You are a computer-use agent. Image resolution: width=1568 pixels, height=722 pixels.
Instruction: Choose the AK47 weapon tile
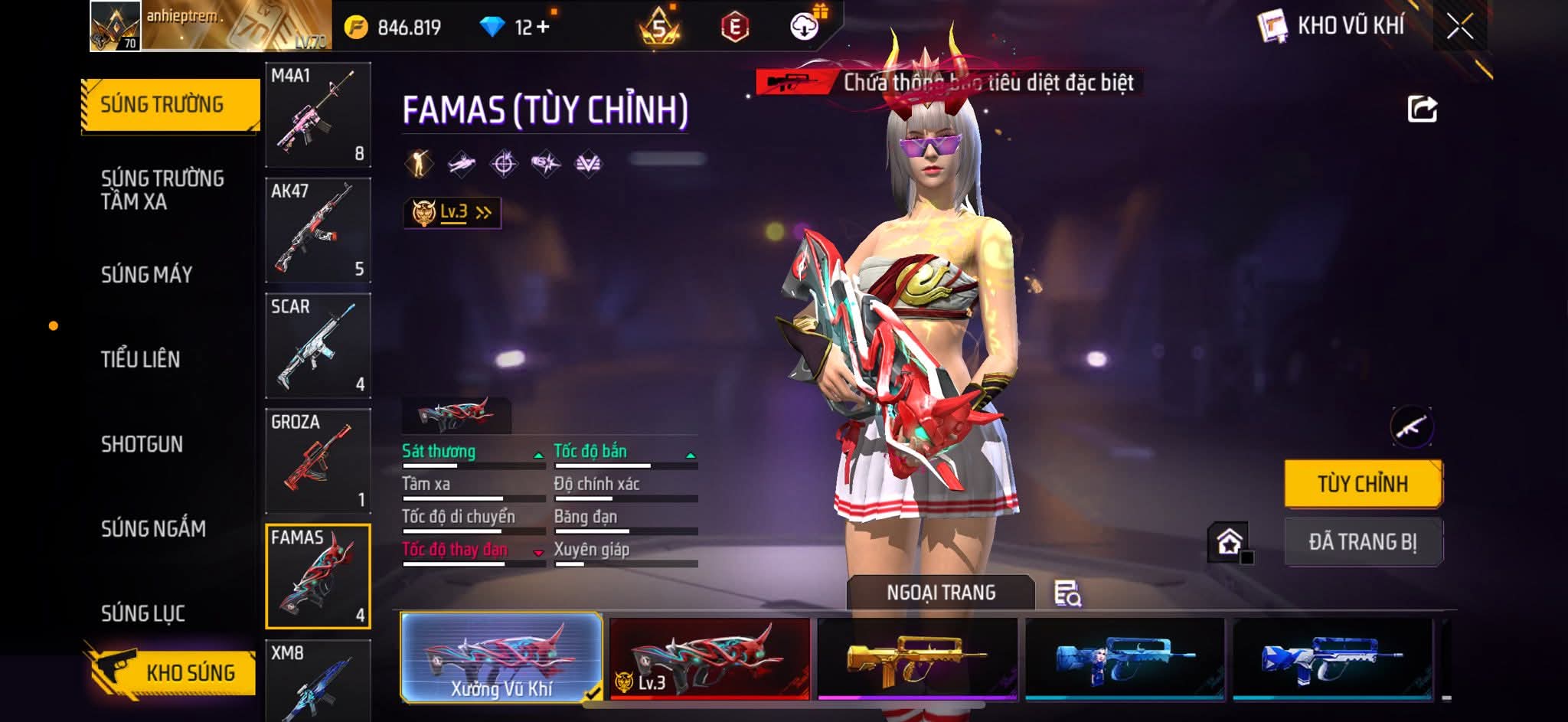point(318,230)
